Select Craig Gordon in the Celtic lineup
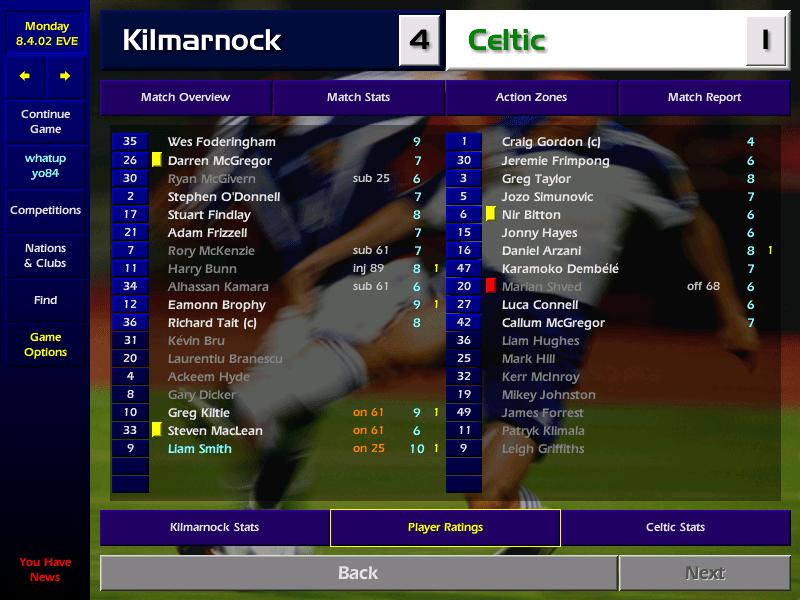 (551, 143)
